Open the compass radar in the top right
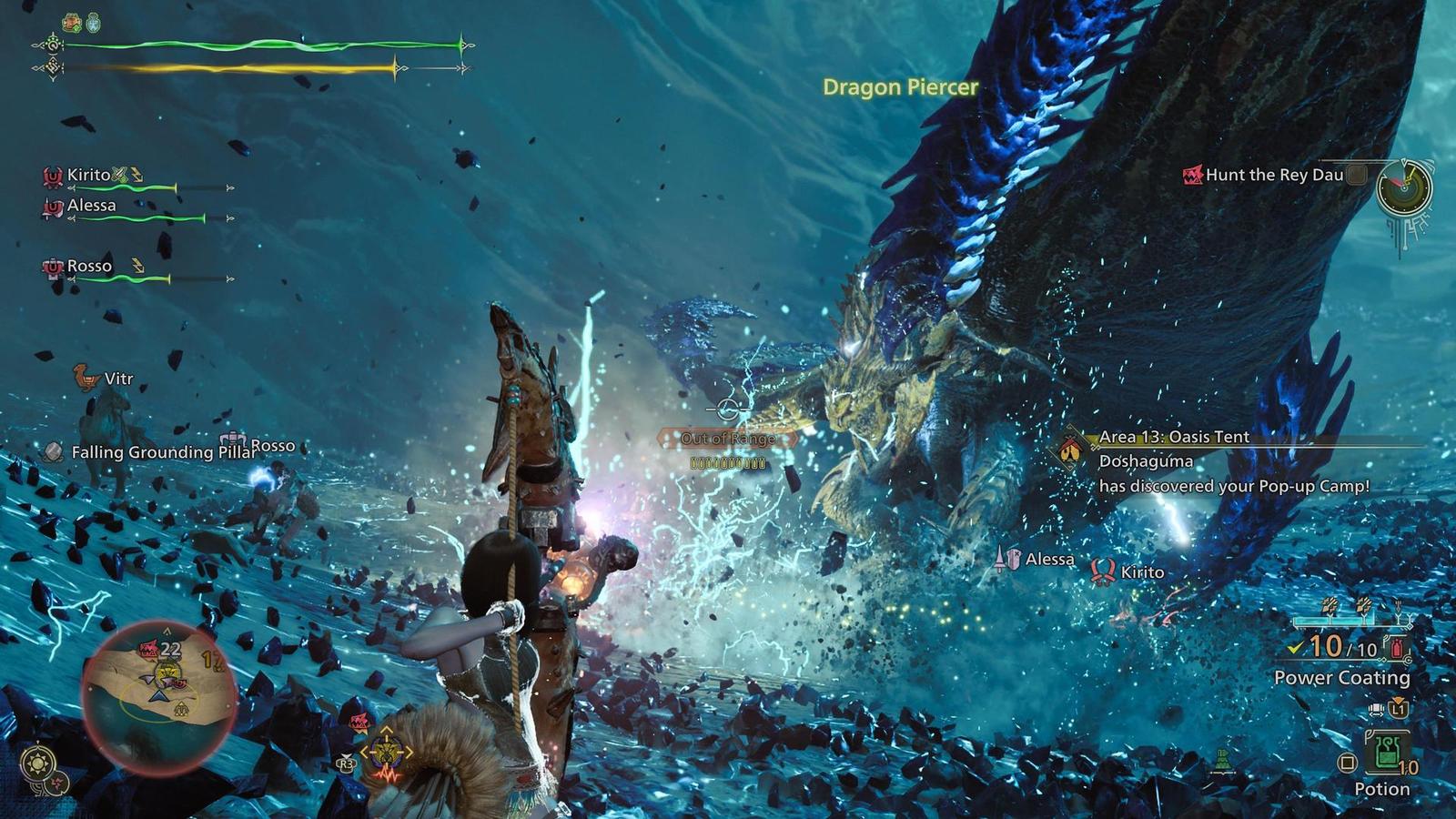 coord(1402,190)
